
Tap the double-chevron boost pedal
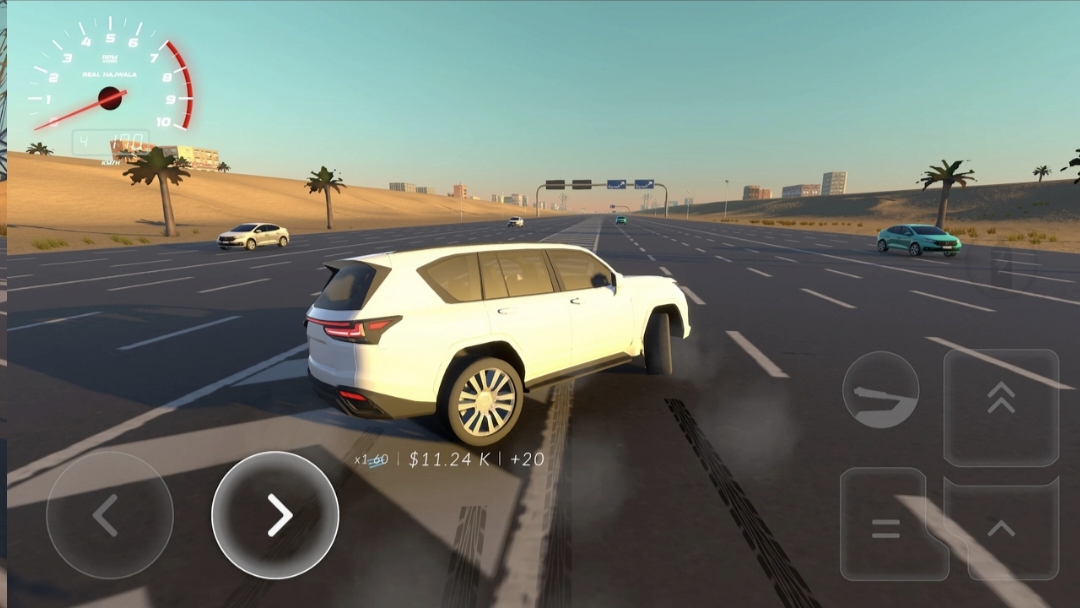[x=1001, y=406]
